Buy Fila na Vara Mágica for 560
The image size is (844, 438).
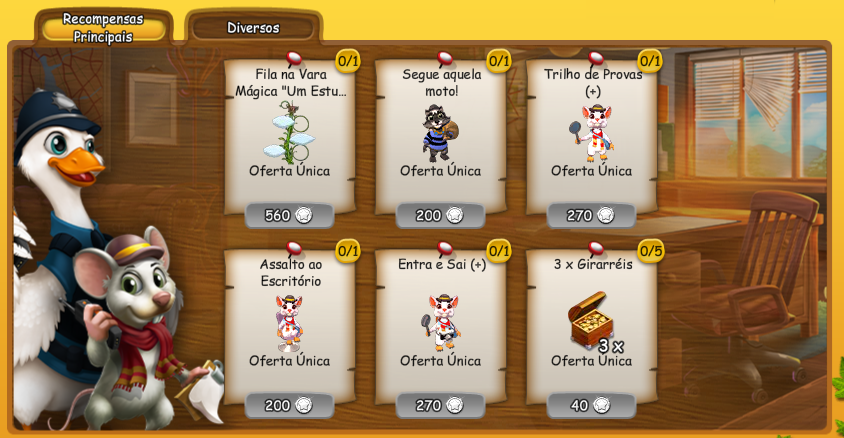click(x=289, y=215)
